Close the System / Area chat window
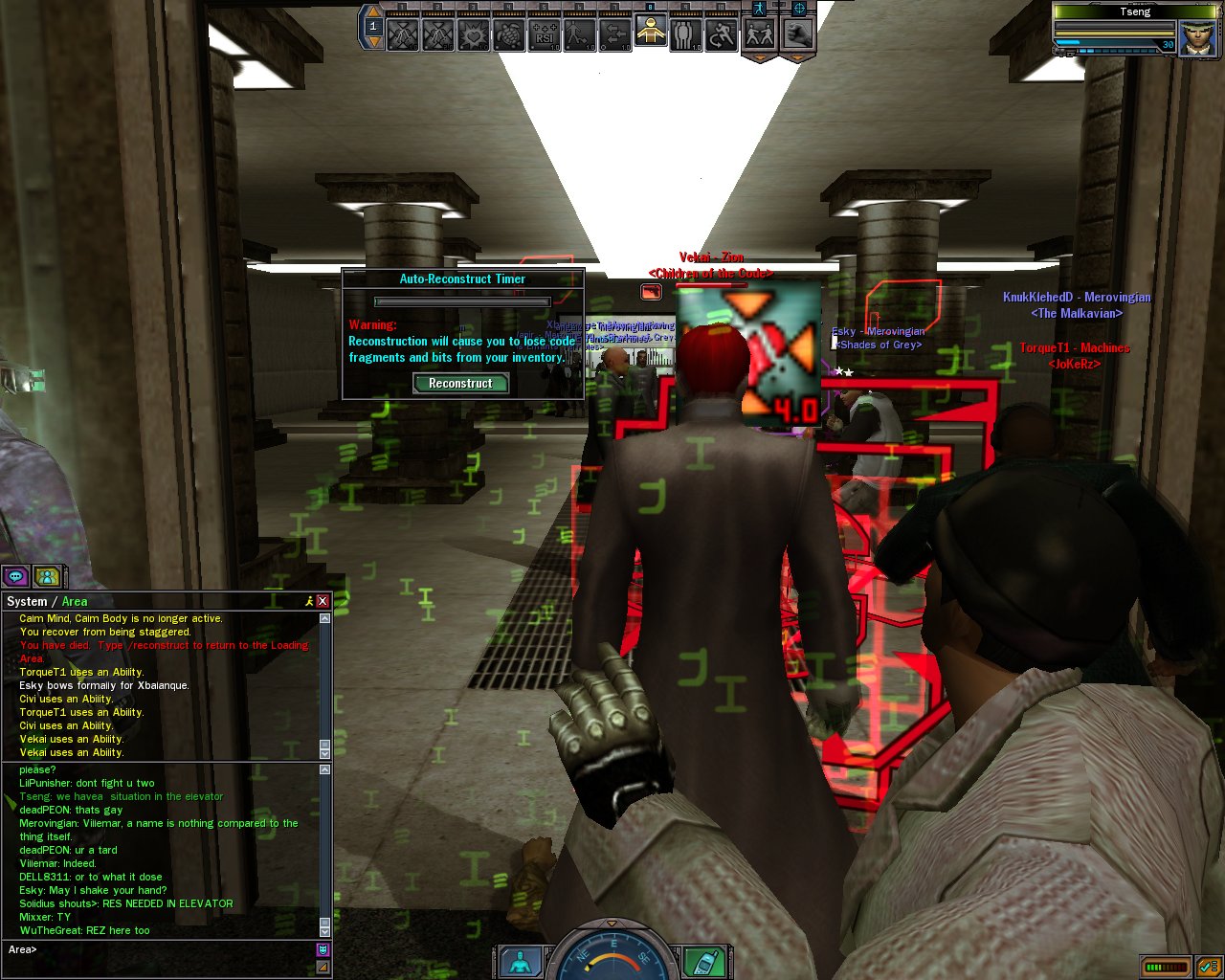This screenshot has width=1225, height=980. [323, 601]
